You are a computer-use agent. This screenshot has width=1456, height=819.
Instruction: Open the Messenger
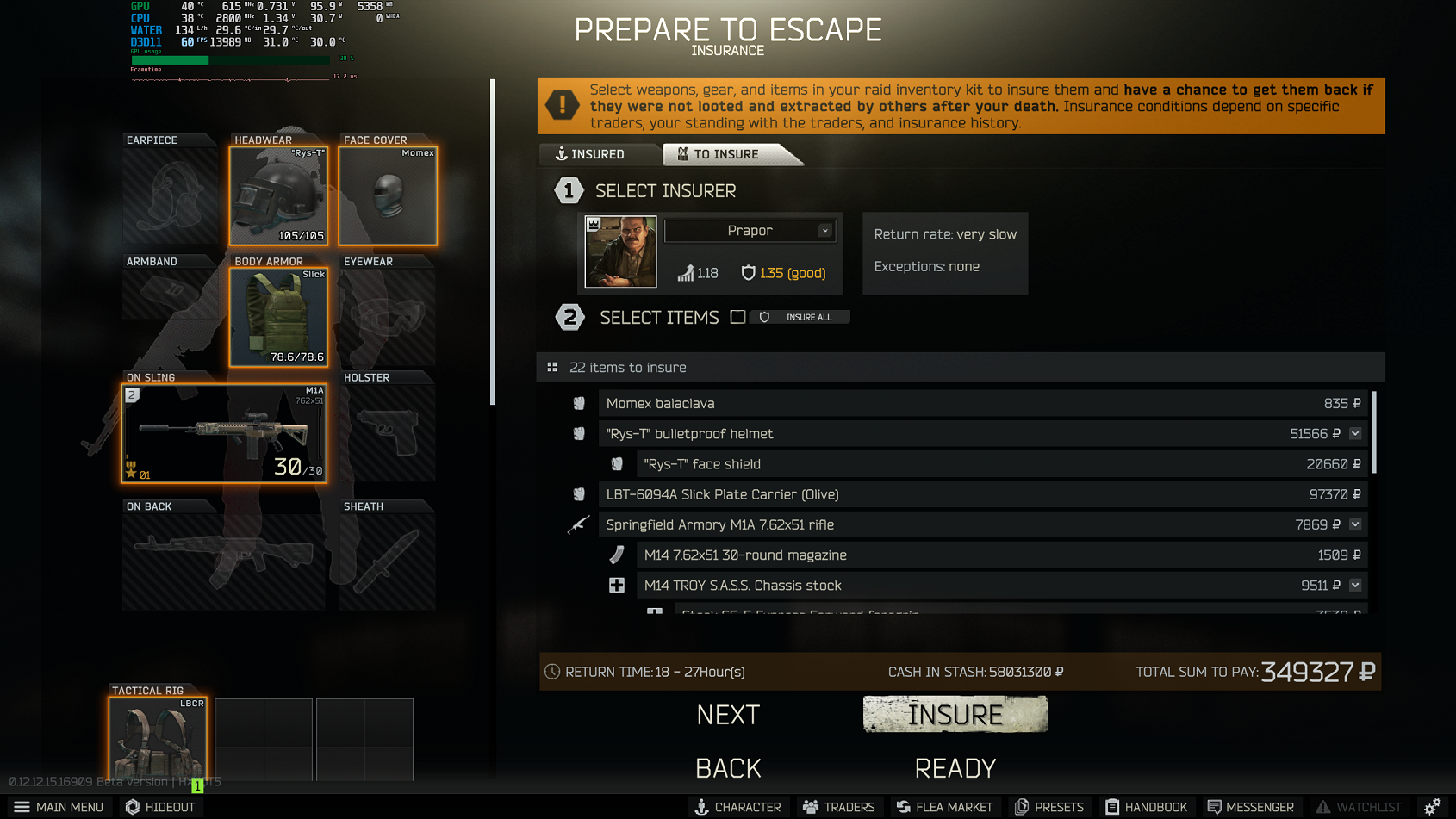(x=1251, y=807)
